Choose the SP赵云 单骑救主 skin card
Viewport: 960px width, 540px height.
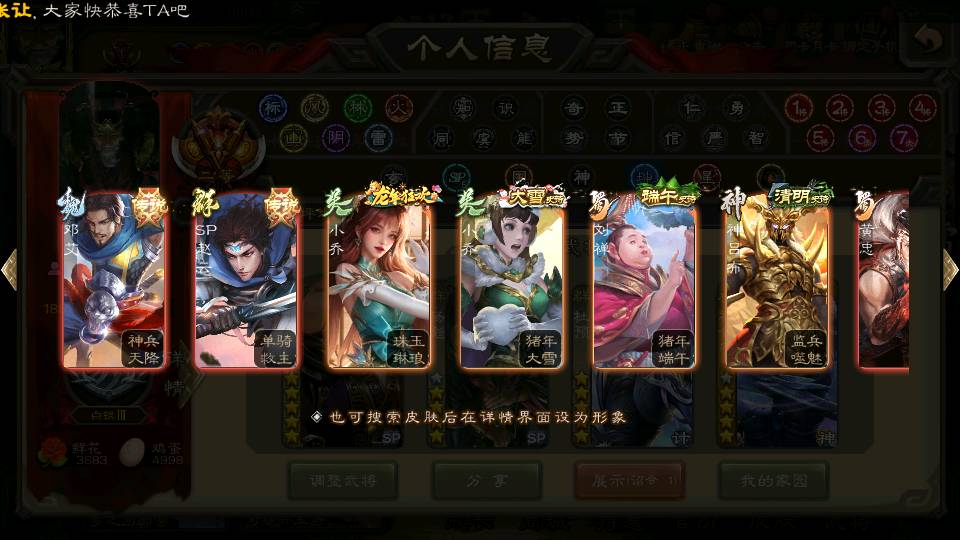point(245,282)
